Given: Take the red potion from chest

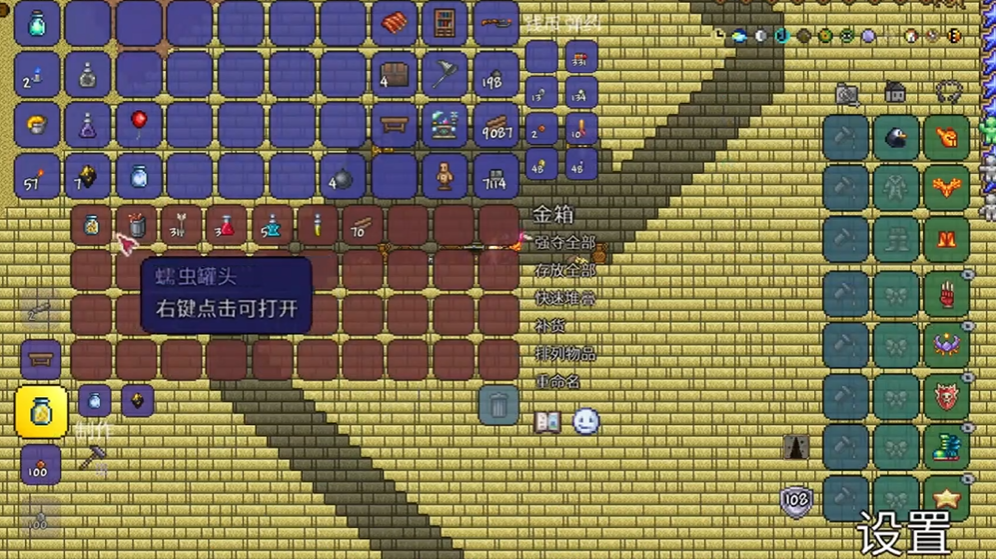Looking at the screenshot, I should click(x=227, y=226).
